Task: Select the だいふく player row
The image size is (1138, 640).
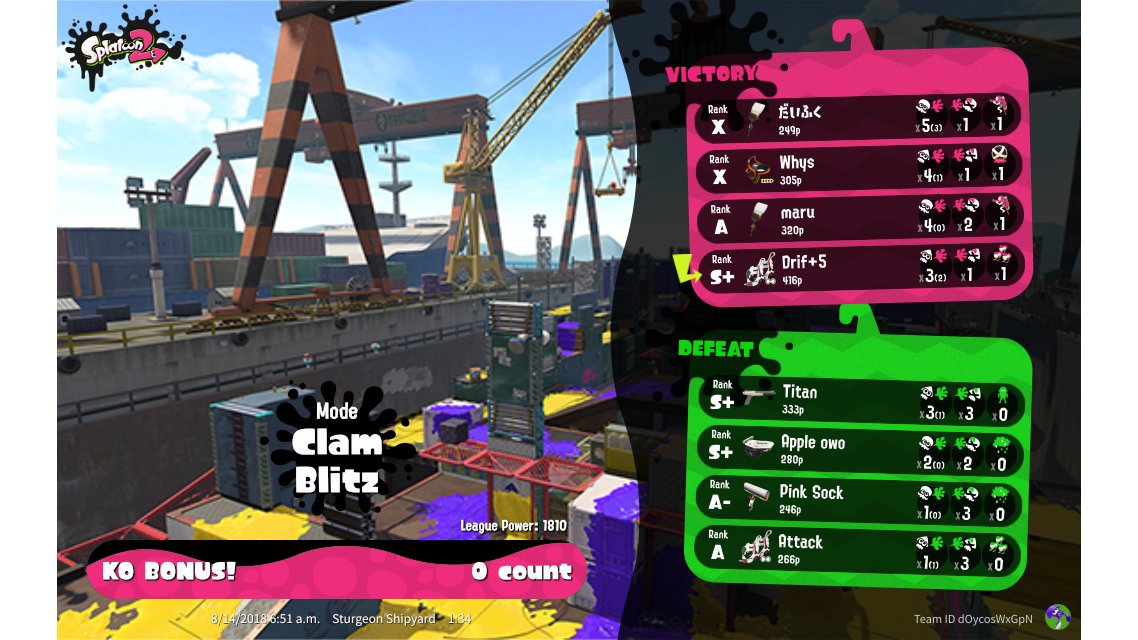Action: 860,116
